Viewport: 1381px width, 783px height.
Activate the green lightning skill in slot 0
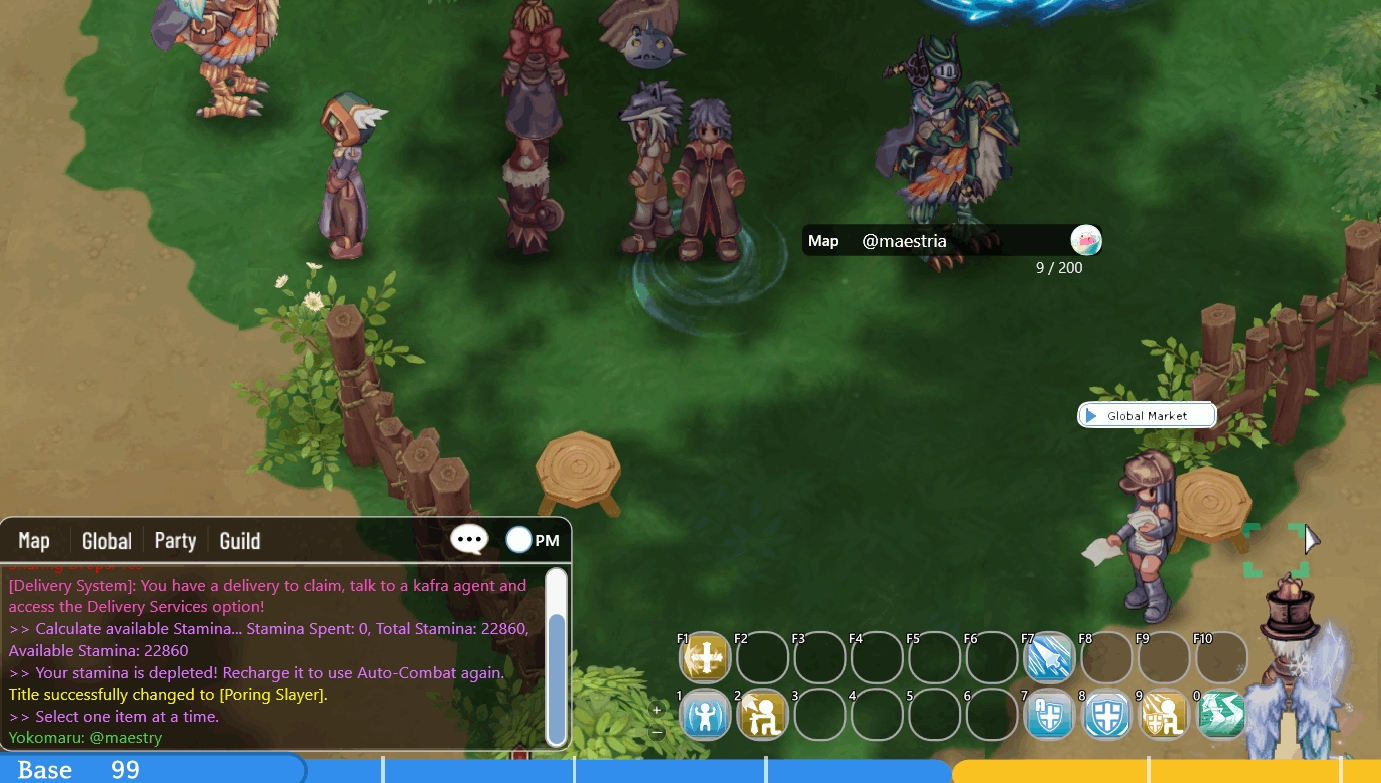click(x=1220, y=716)
